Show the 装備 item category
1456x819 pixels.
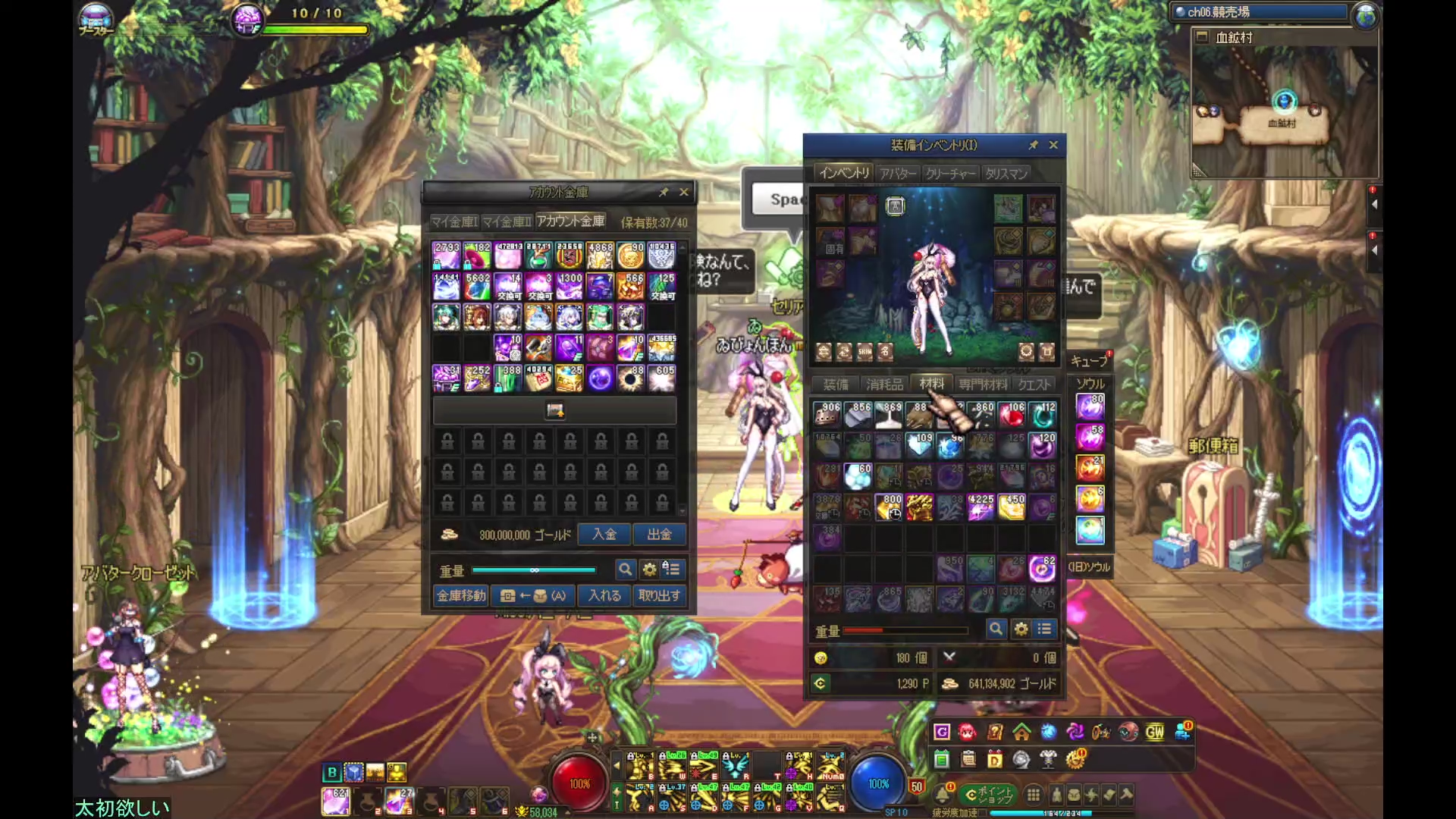click(x=836, y=384)
